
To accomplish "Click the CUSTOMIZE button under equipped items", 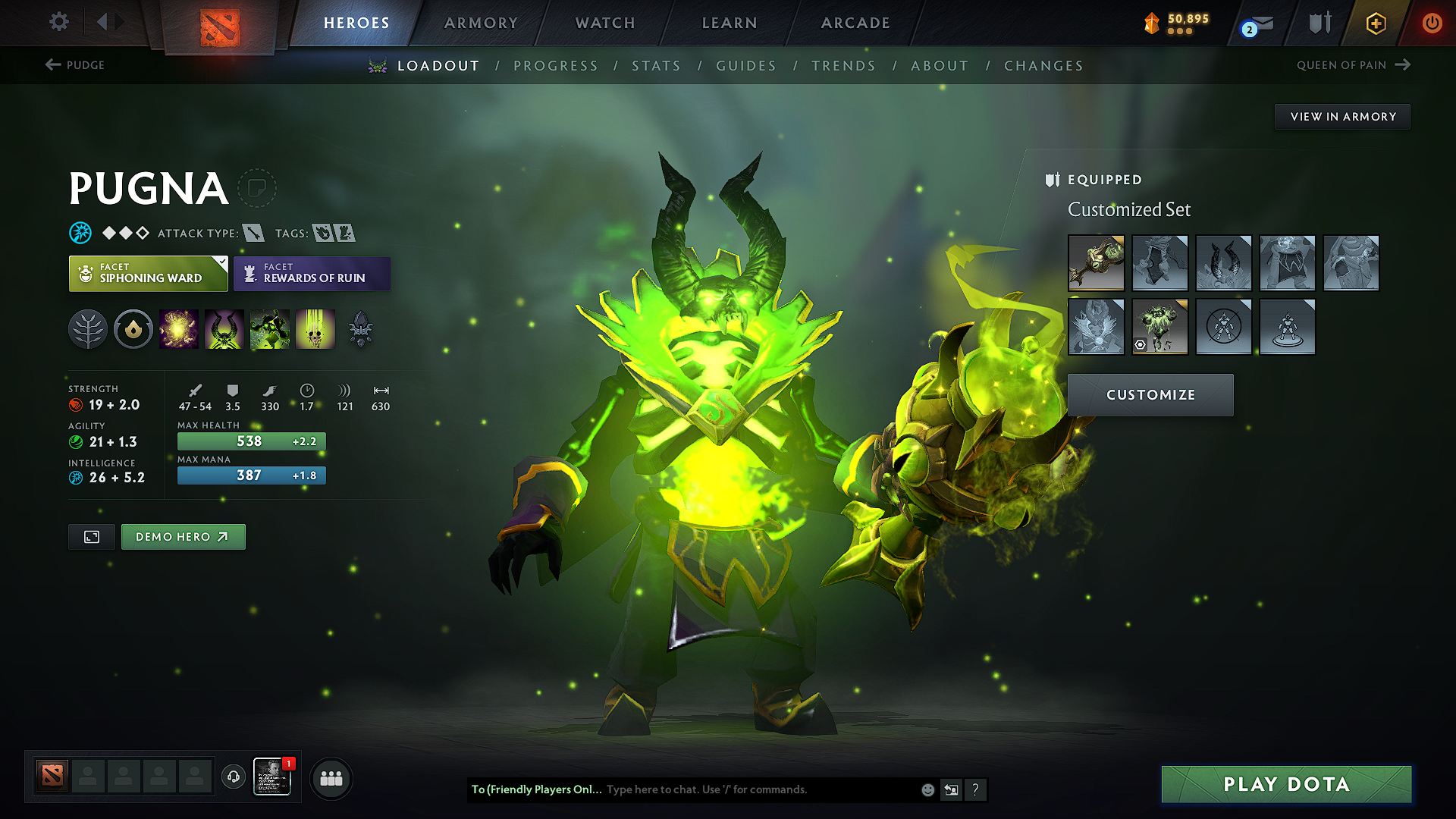I will point(1150,394).
